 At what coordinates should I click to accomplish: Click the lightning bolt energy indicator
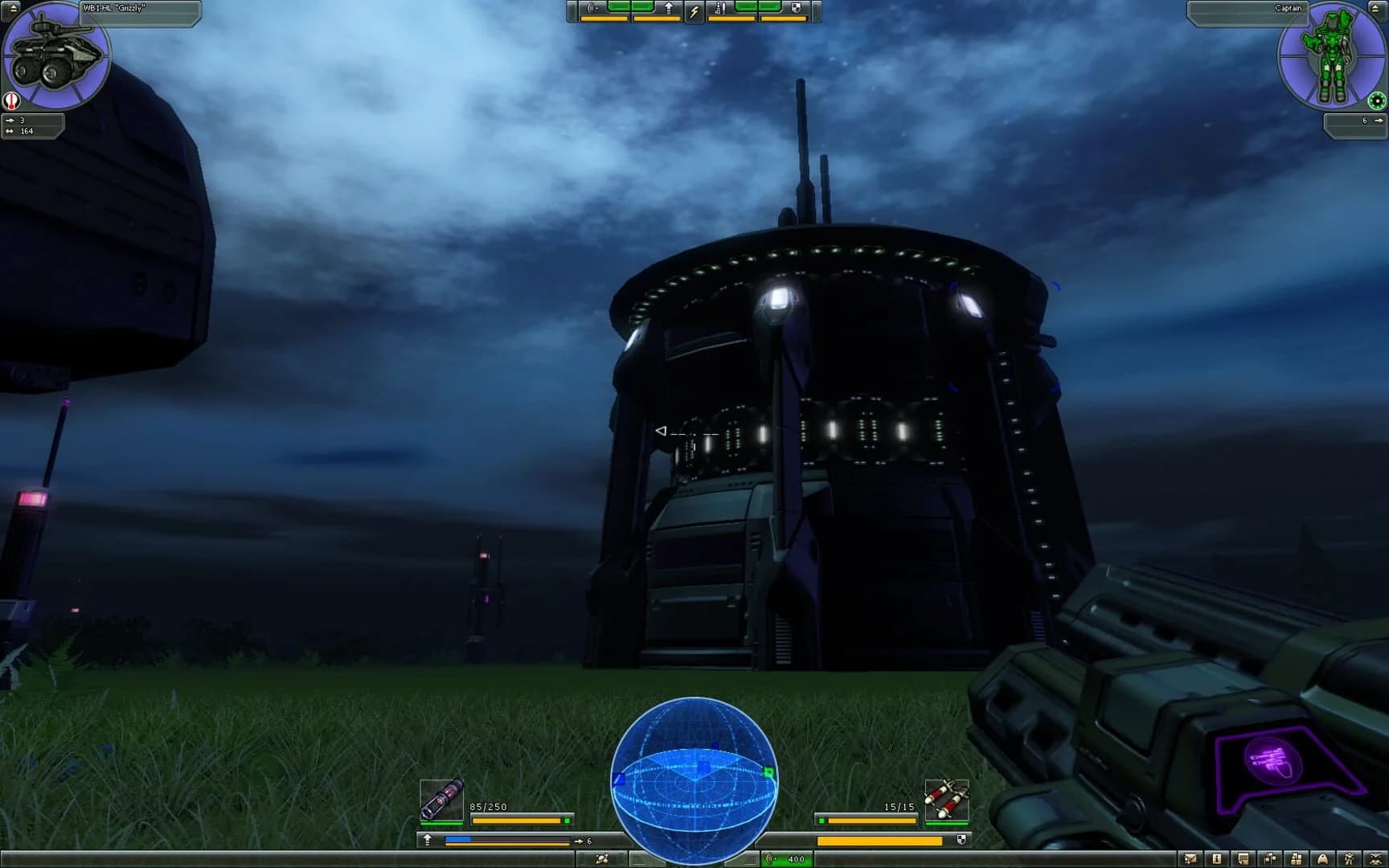click(x=694, y=10)
